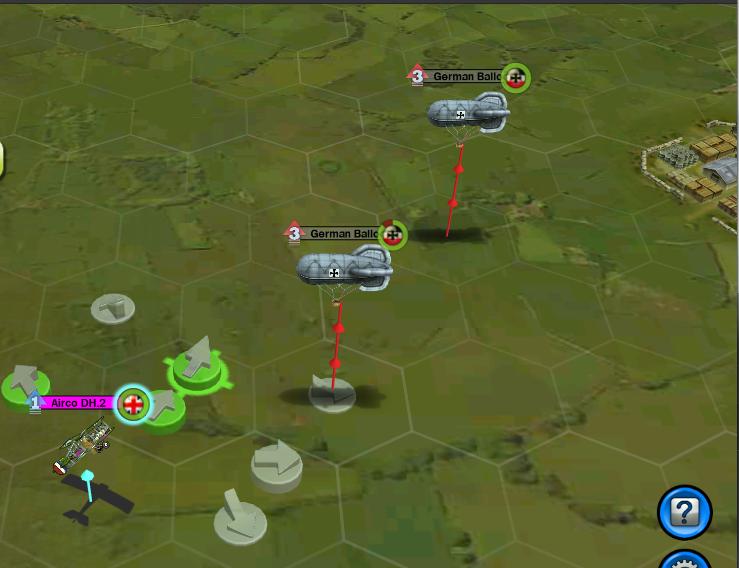Select the topmost gray maneuver marker
The image size is (739, 568).
pos(113,308)
